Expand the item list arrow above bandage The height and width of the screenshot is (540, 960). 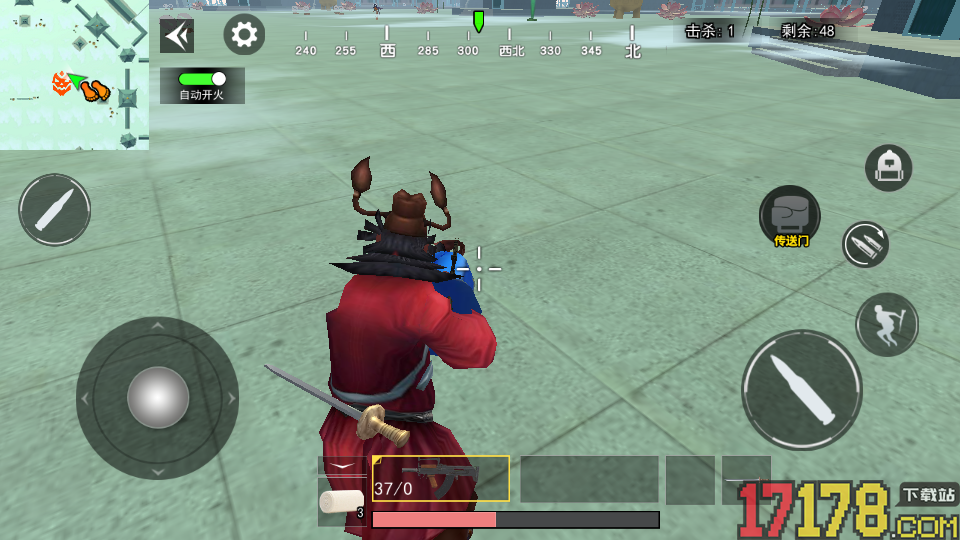tap(342, 465)
